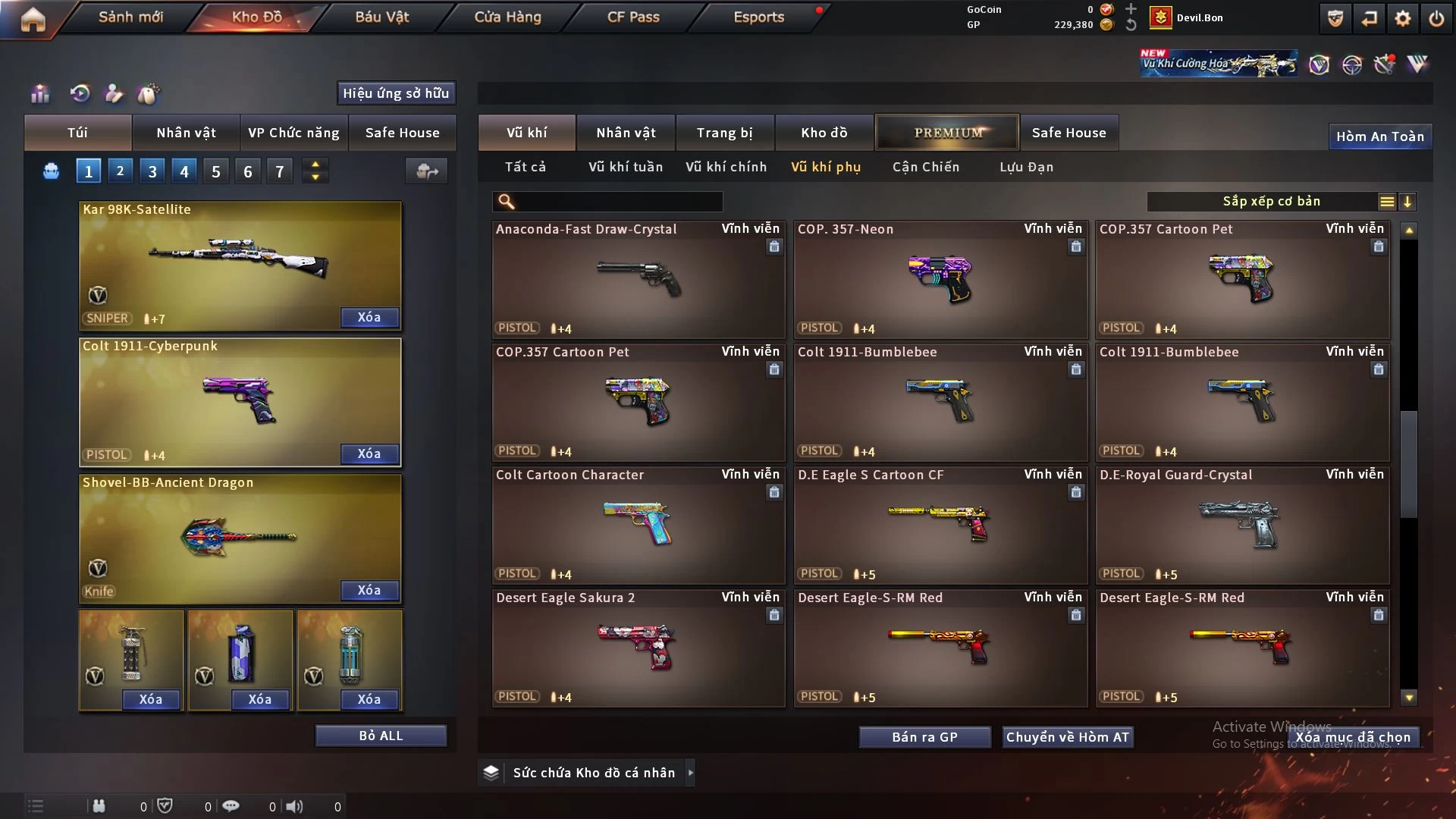
Task: Open the Hòm An Toàn button
Action: 1379,136
